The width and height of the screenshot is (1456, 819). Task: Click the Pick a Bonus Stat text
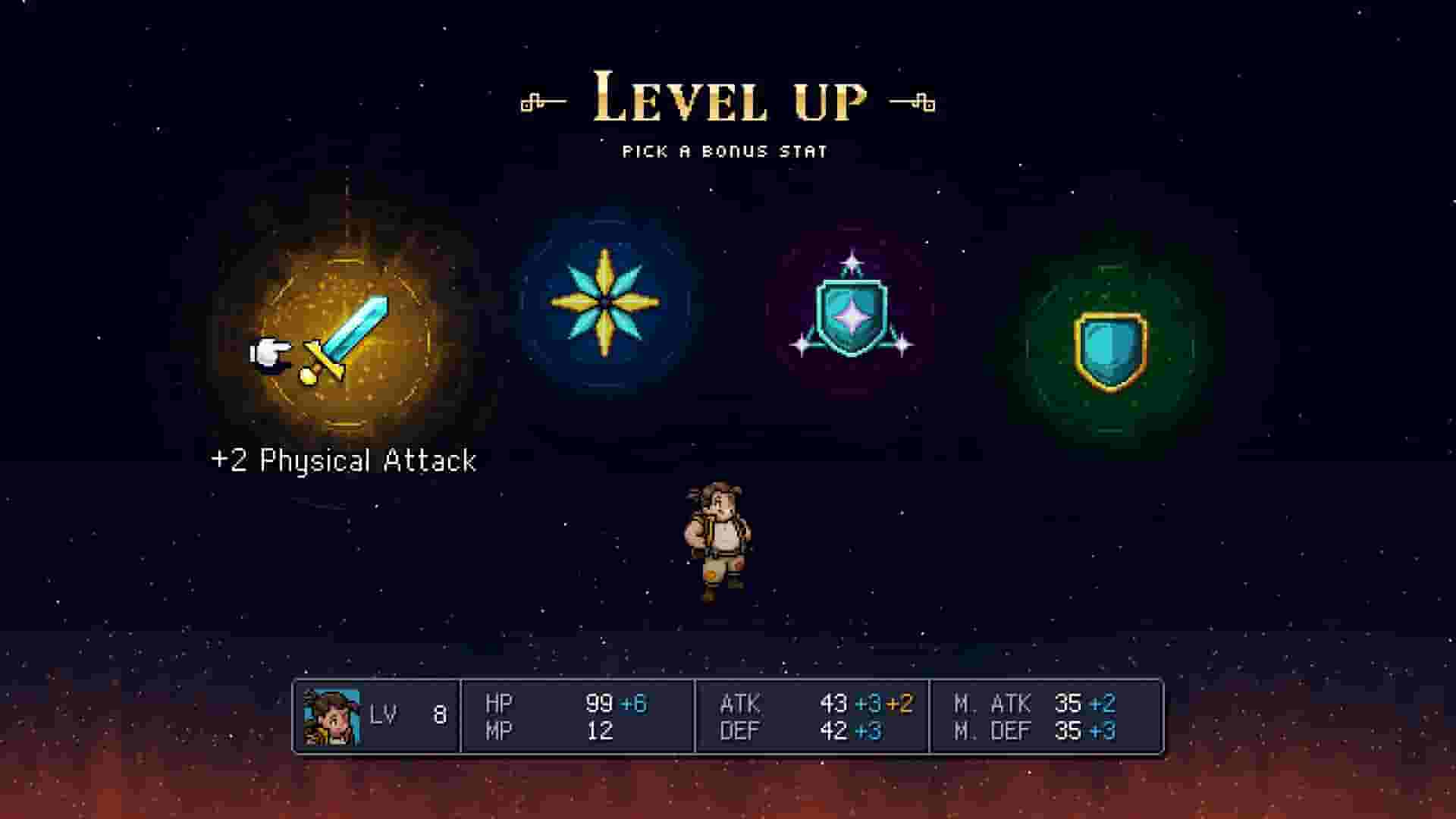(726, 150)
